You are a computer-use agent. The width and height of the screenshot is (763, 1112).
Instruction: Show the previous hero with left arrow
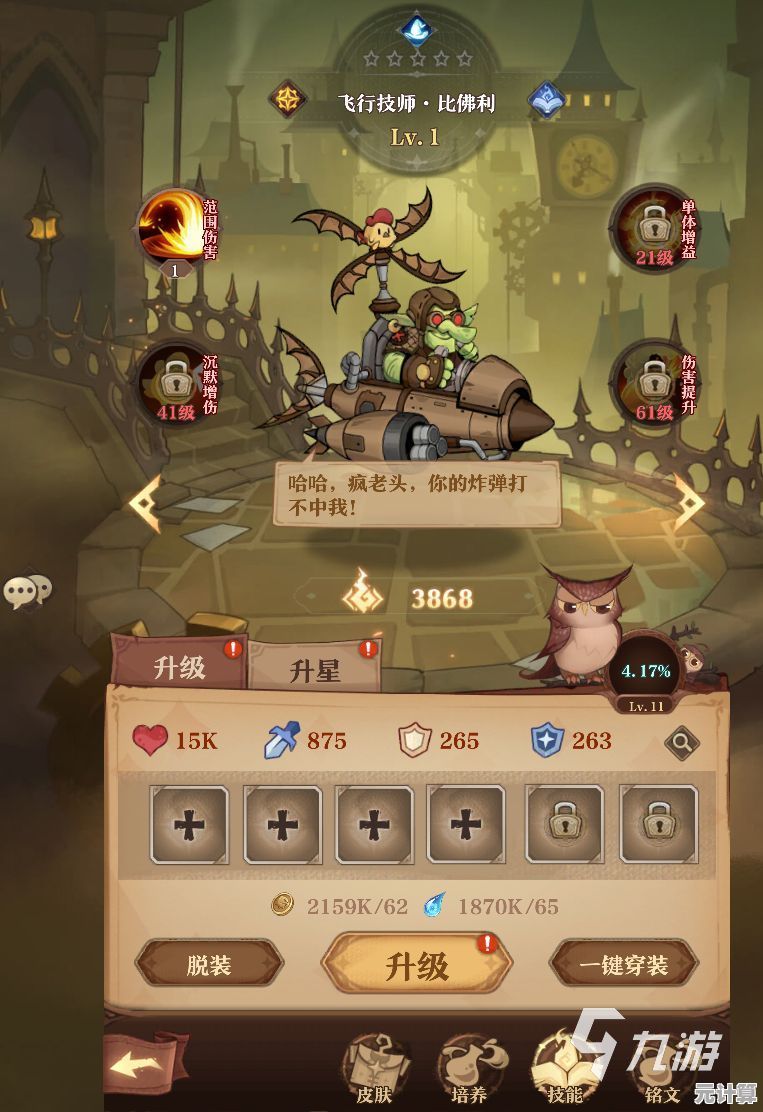click(x=147, y=500)
